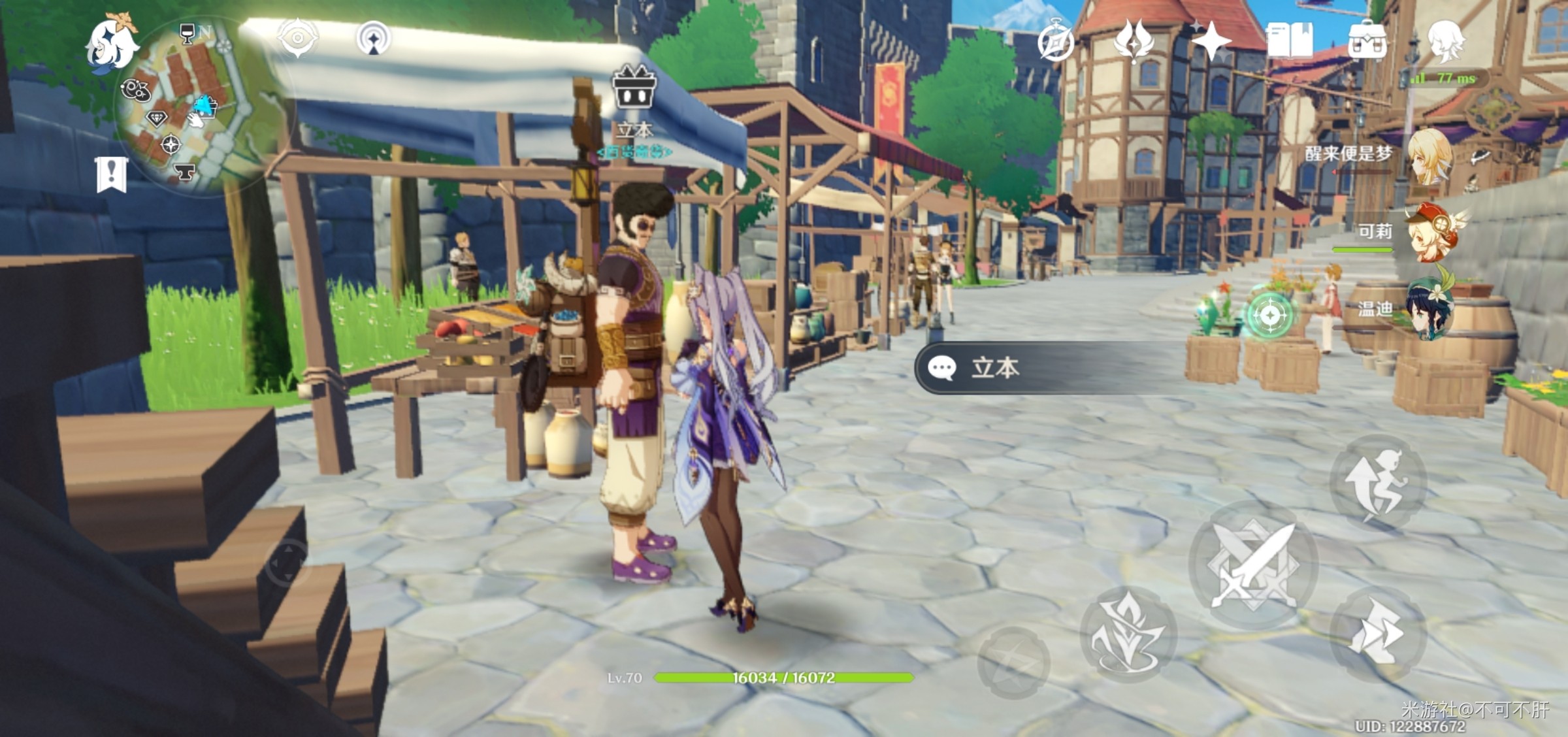Open the wish four-point star icon
This screenshot has width=1568, height=737.
point(1211,41)
